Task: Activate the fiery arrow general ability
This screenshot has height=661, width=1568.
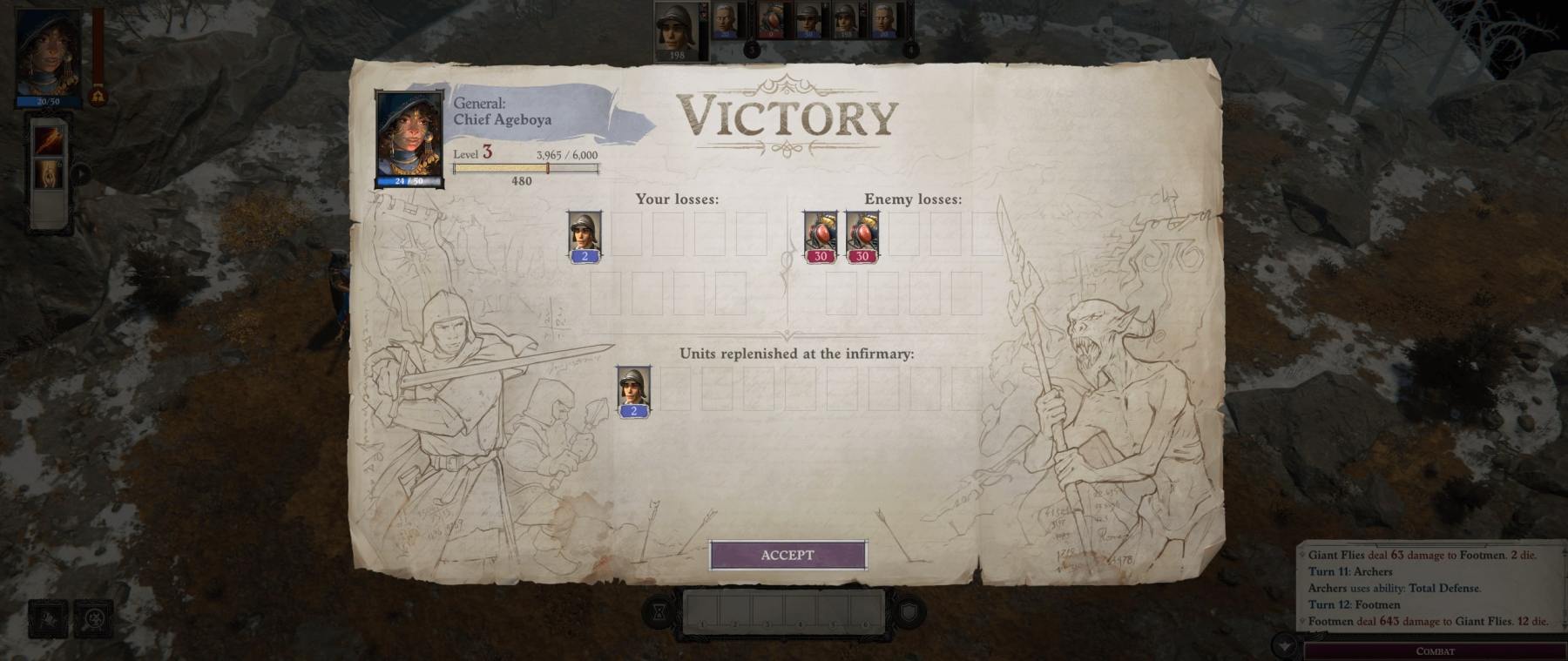Action: click(x=49, y=138)
